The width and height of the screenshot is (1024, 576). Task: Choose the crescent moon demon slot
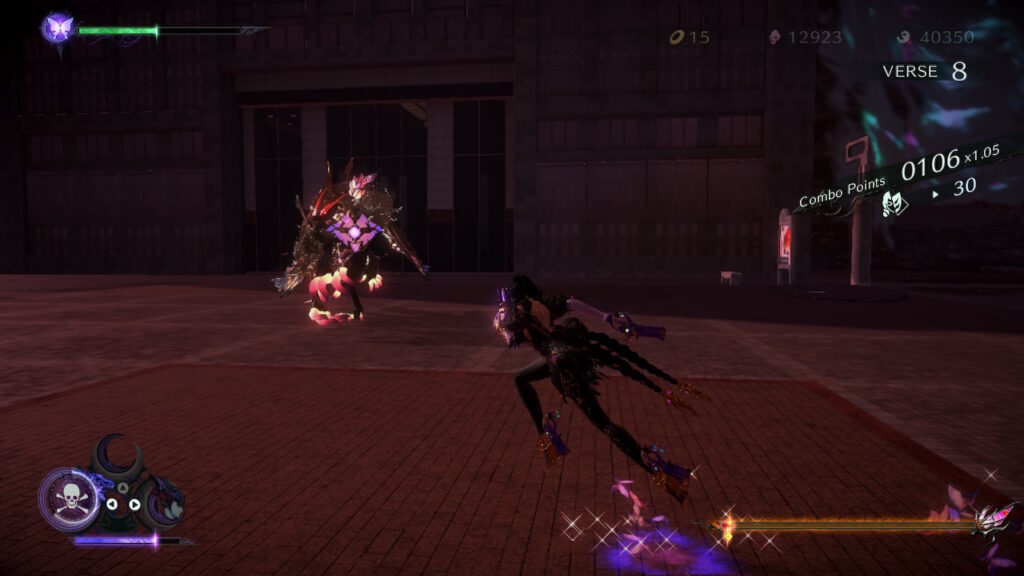click(x=119, y=457)
